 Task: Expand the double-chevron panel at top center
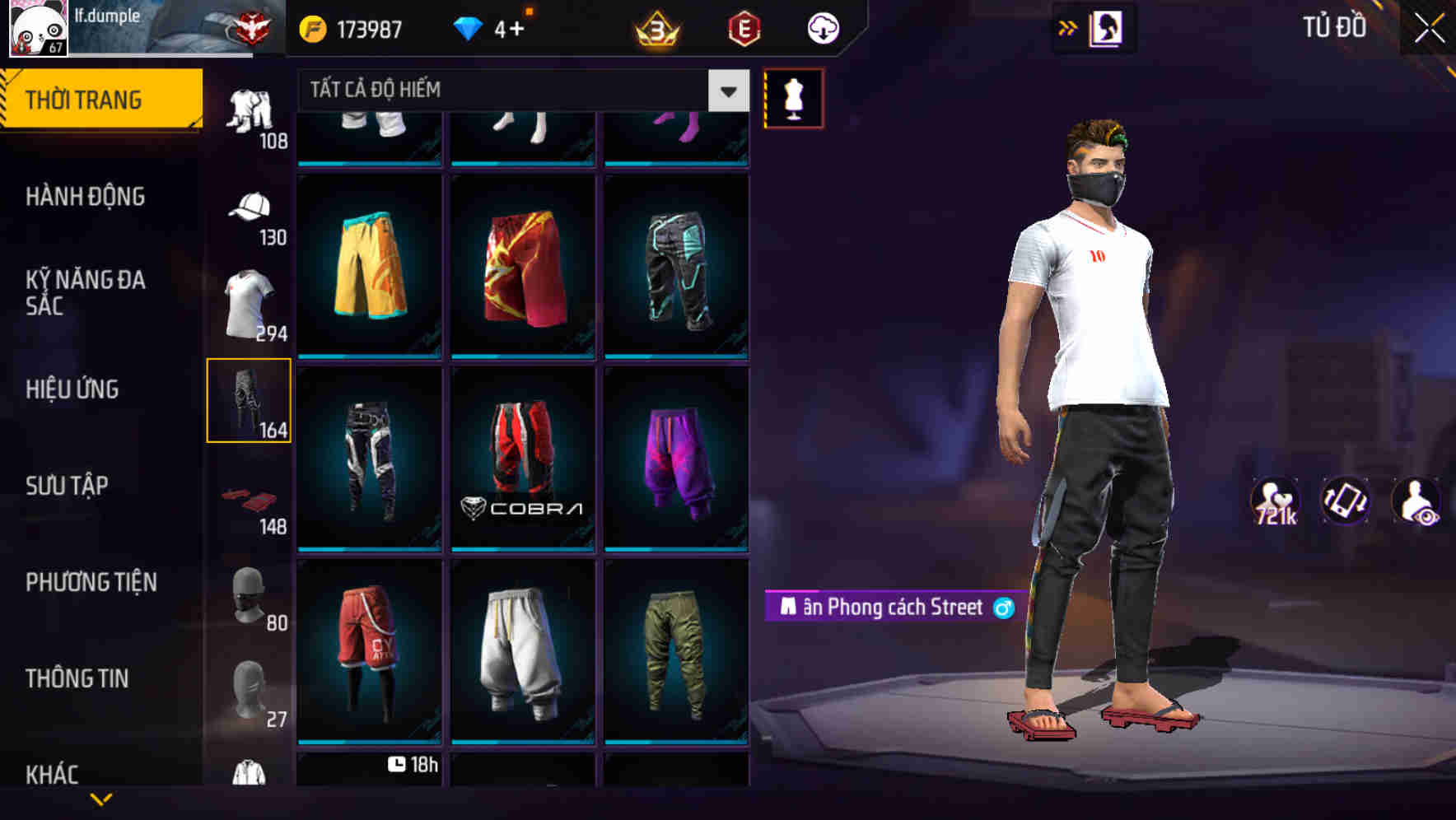[x=1068, y=27]
